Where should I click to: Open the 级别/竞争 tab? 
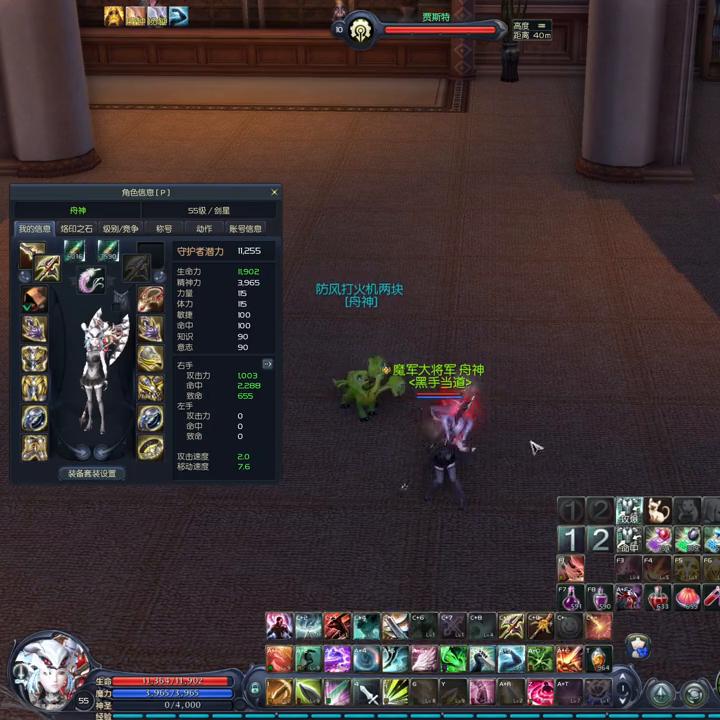point(120,229)
